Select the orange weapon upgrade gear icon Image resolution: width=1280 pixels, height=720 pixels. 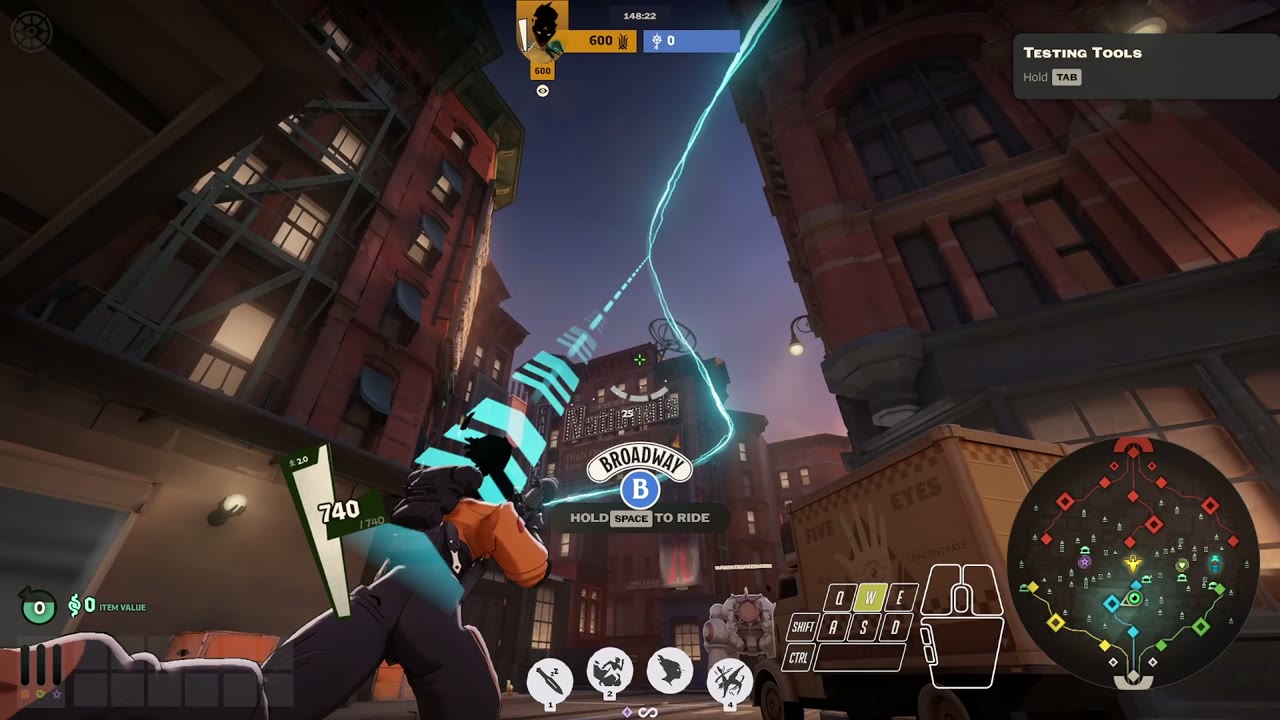[25, 694]
